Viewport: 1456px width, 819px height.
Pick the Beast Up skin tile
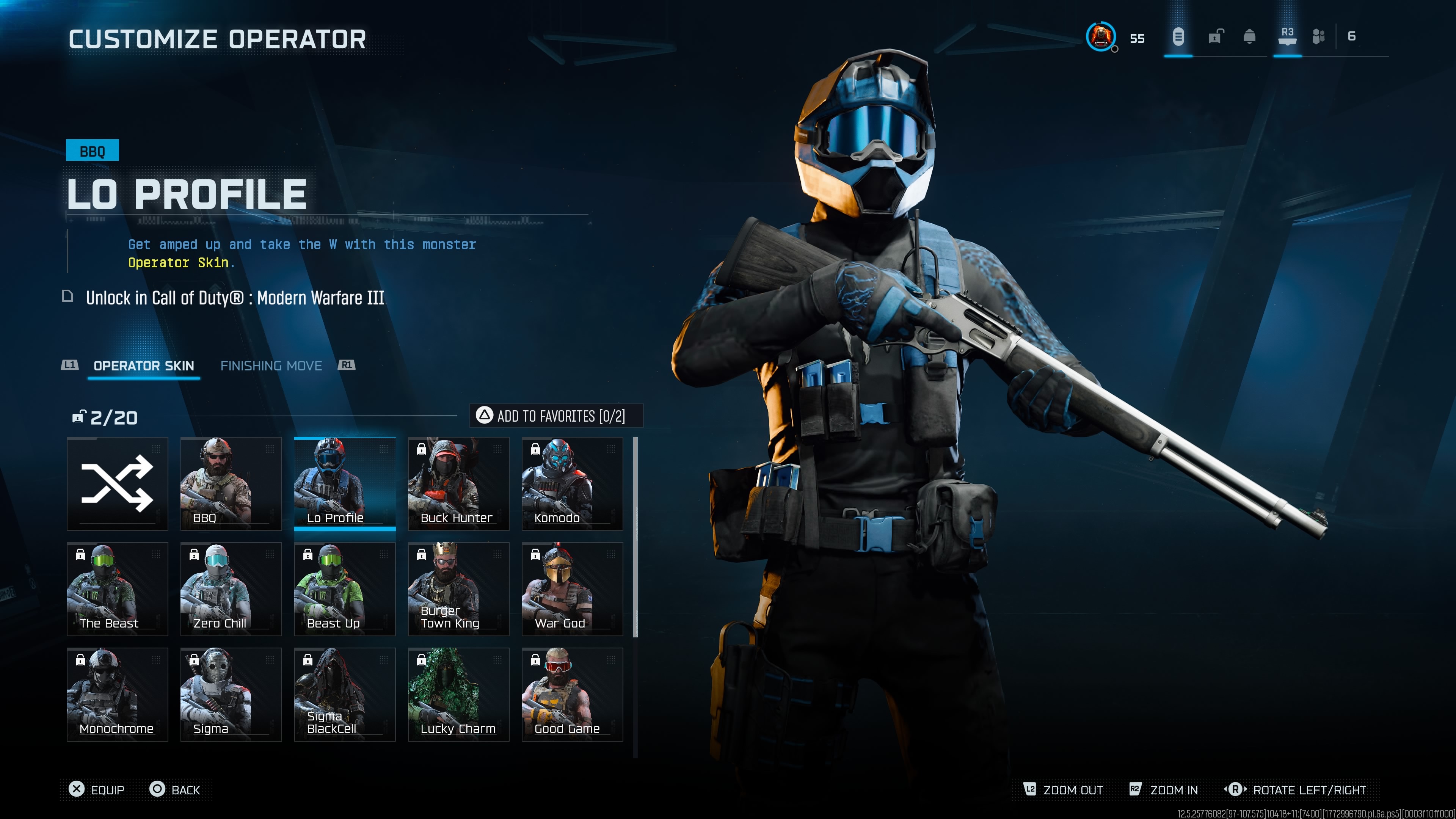pyautogui.click(x=345, y=588)
